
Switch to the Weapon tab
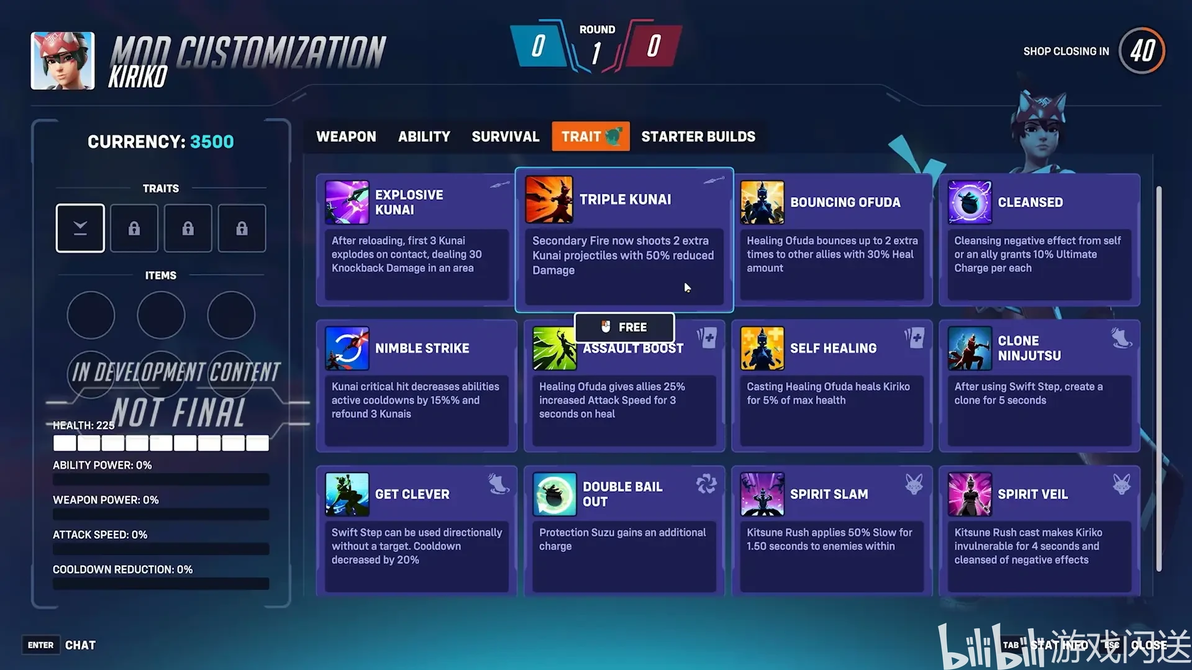click(346, 137)
